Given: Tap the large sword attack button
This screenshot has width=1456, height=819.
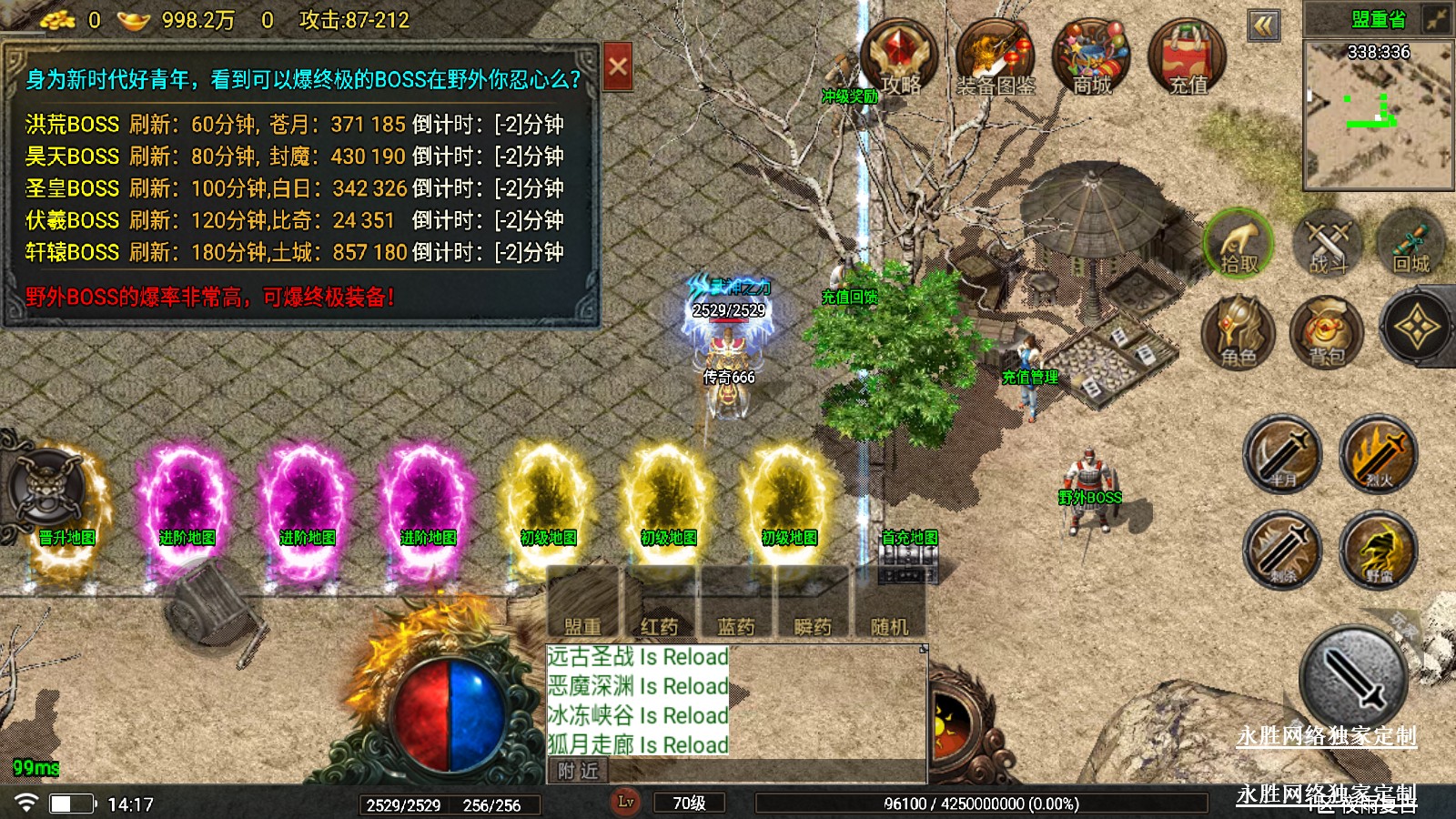Looking at the screenshot, I should click(1353, 678).
